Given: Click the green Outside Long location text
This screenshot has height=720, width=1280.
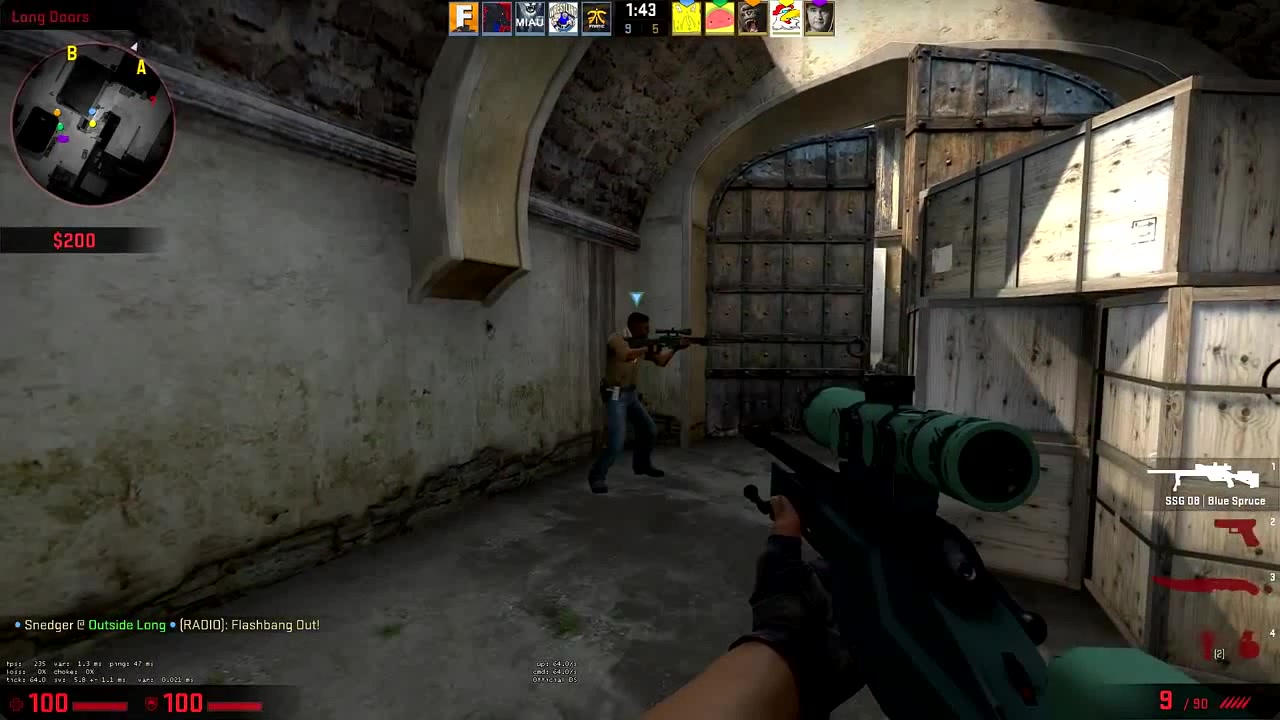Looking at the screenshot, I should [126, 624].
